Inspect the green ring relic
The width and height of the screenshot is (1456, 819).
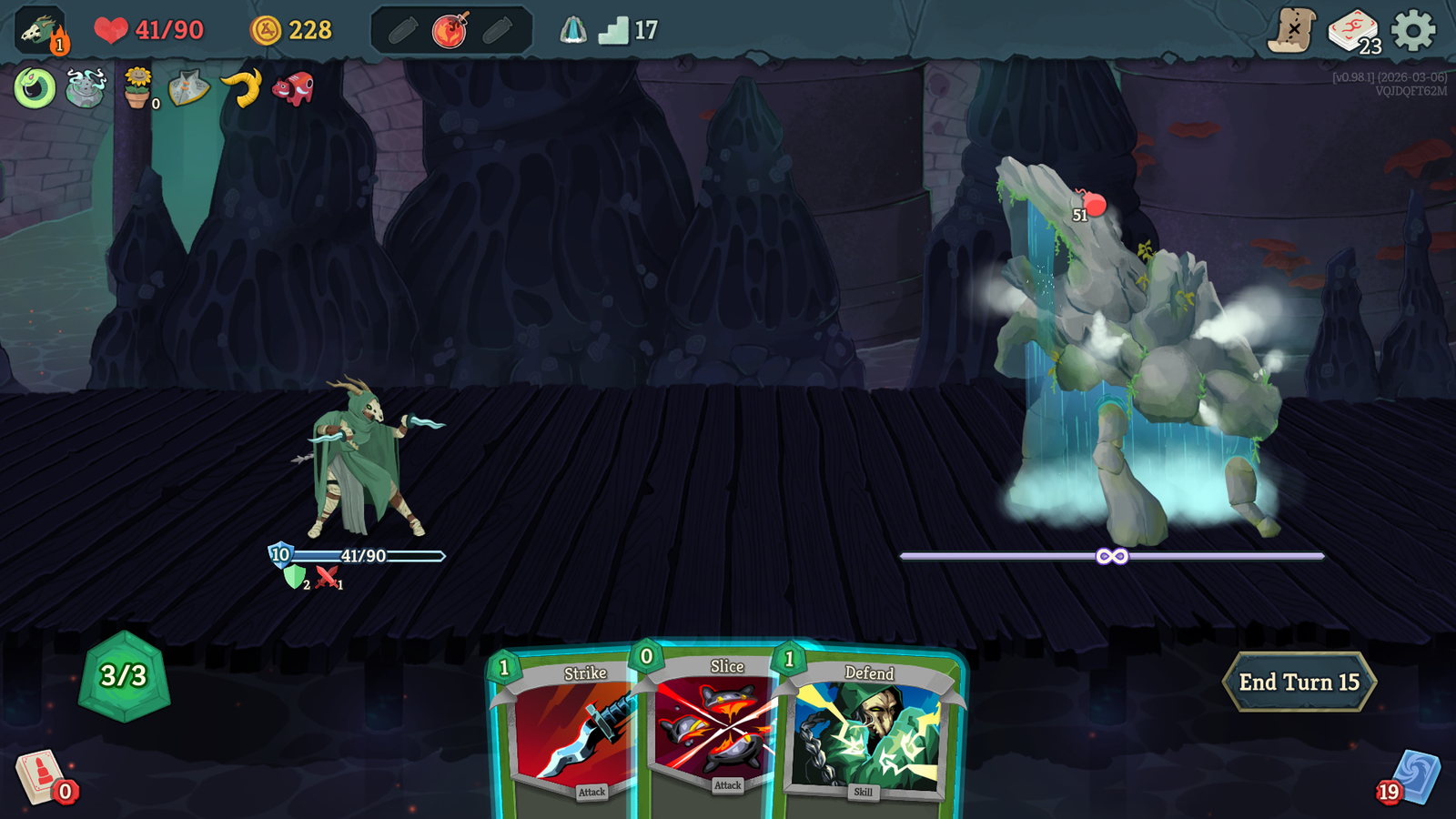point(35,88)
